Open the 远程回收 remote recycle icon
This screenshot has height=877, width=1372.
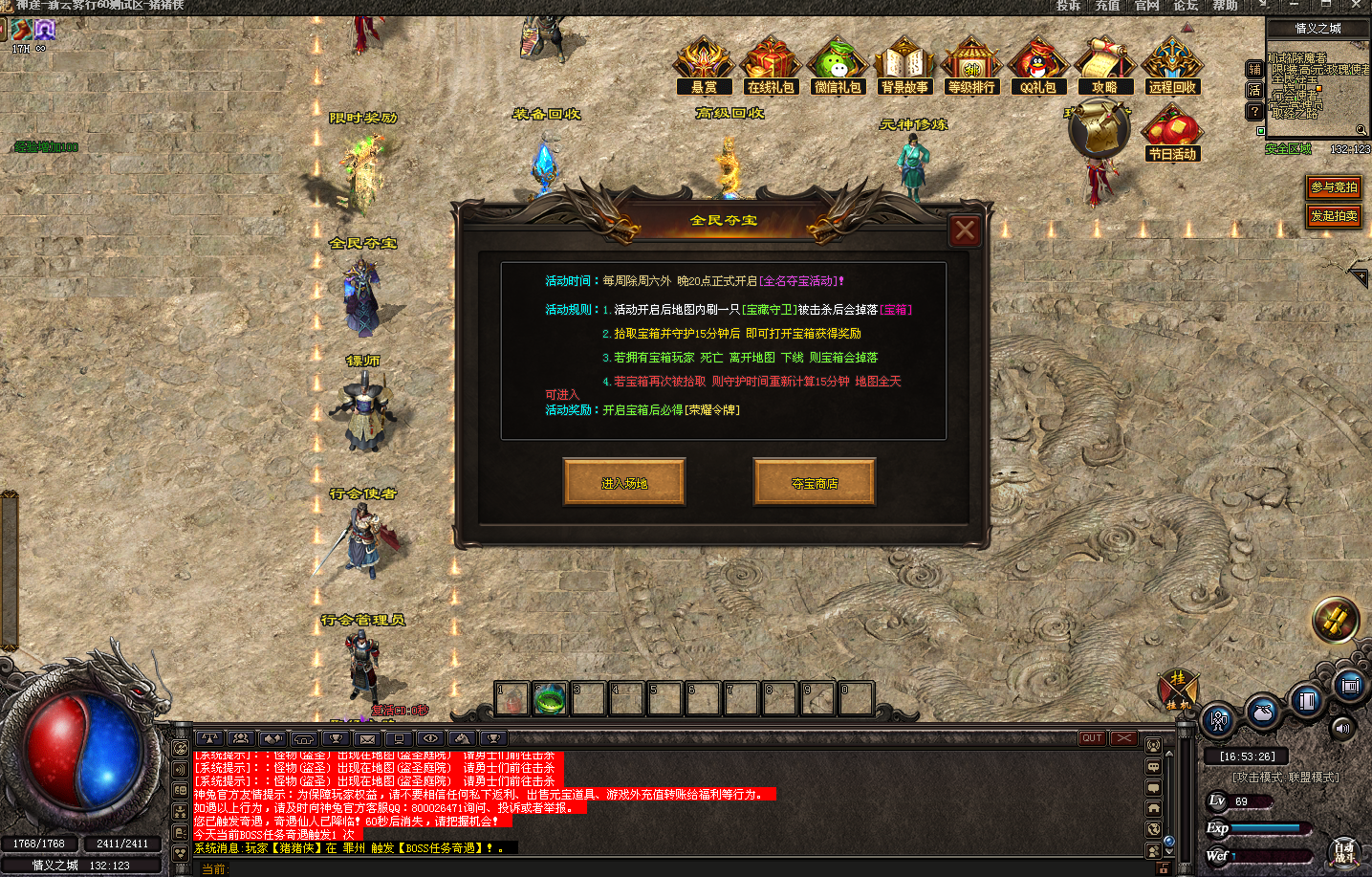tap(1172, 65)
